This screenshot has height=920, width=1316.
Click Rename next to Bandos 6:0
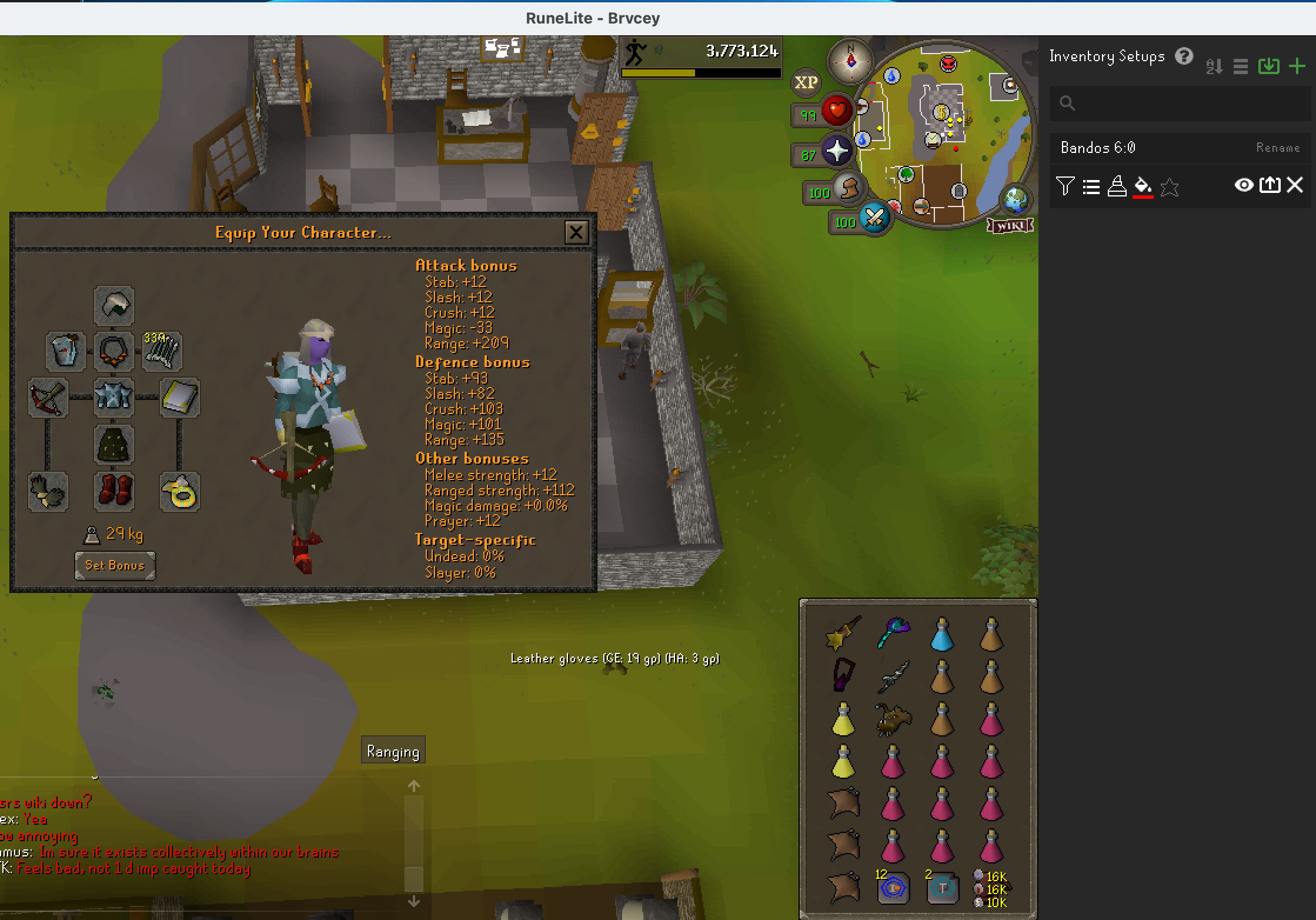point(1277,148)
